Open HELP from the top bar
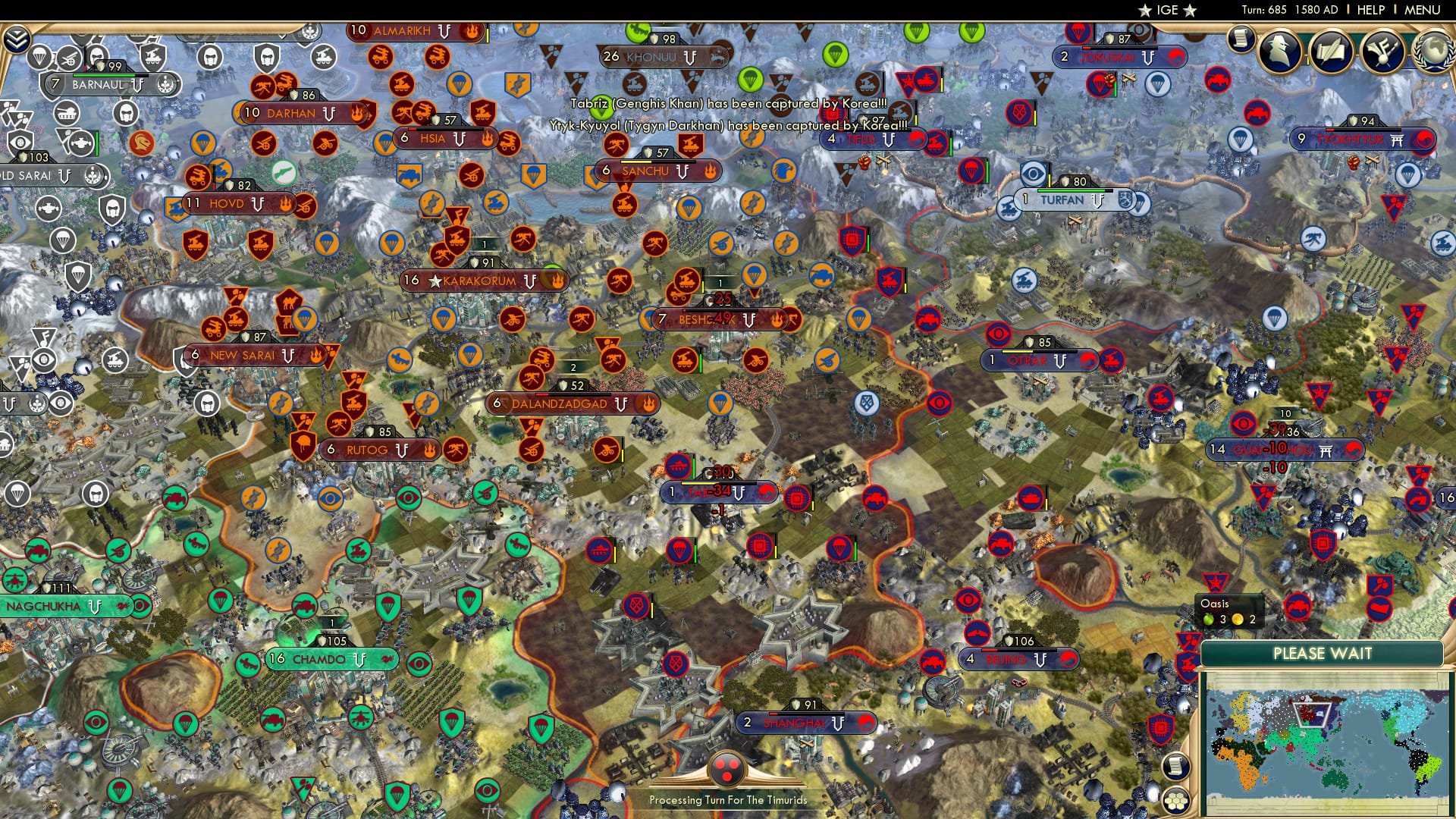The image size is (1456, 819). (1371, 10)
